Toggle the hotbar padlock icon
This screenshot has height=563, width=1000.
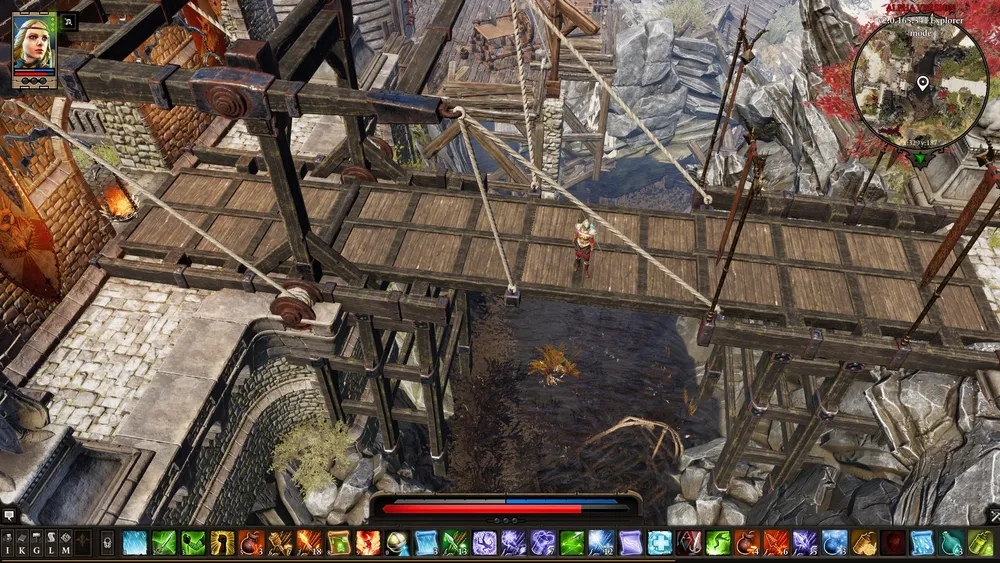(107, 543)
